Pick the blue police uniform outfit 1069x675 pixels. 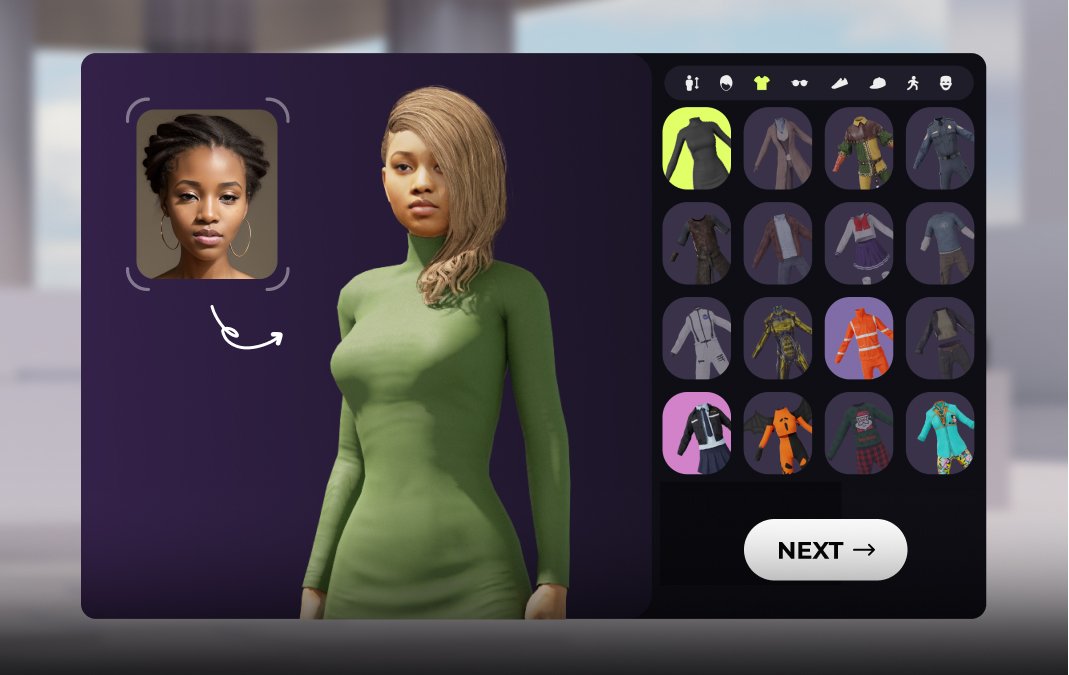[x=940, y=148]
